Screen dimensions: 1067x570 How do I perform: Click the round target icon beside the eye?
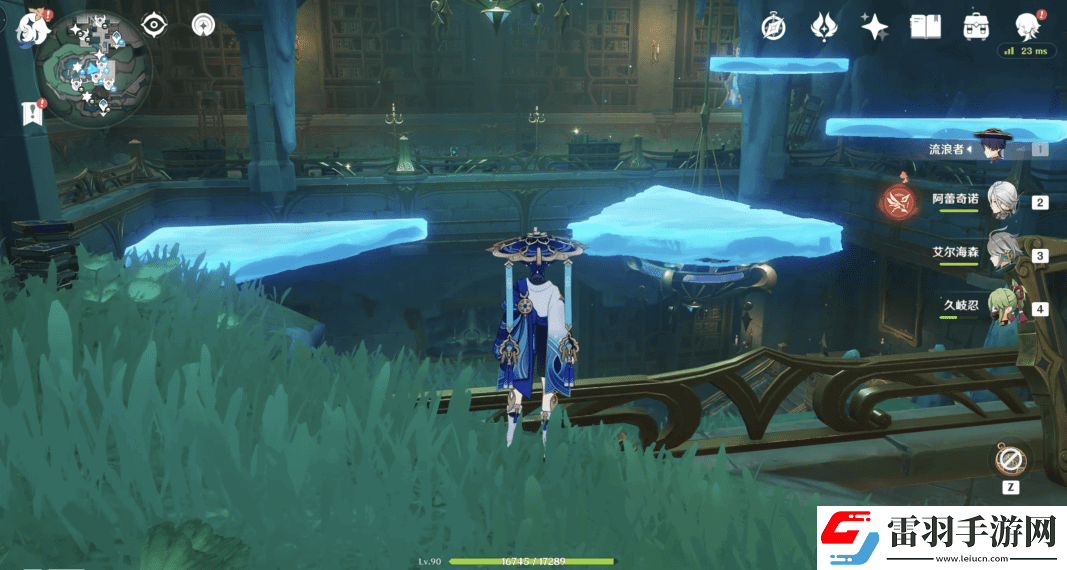pyautogui.click(x=203, y=24)
